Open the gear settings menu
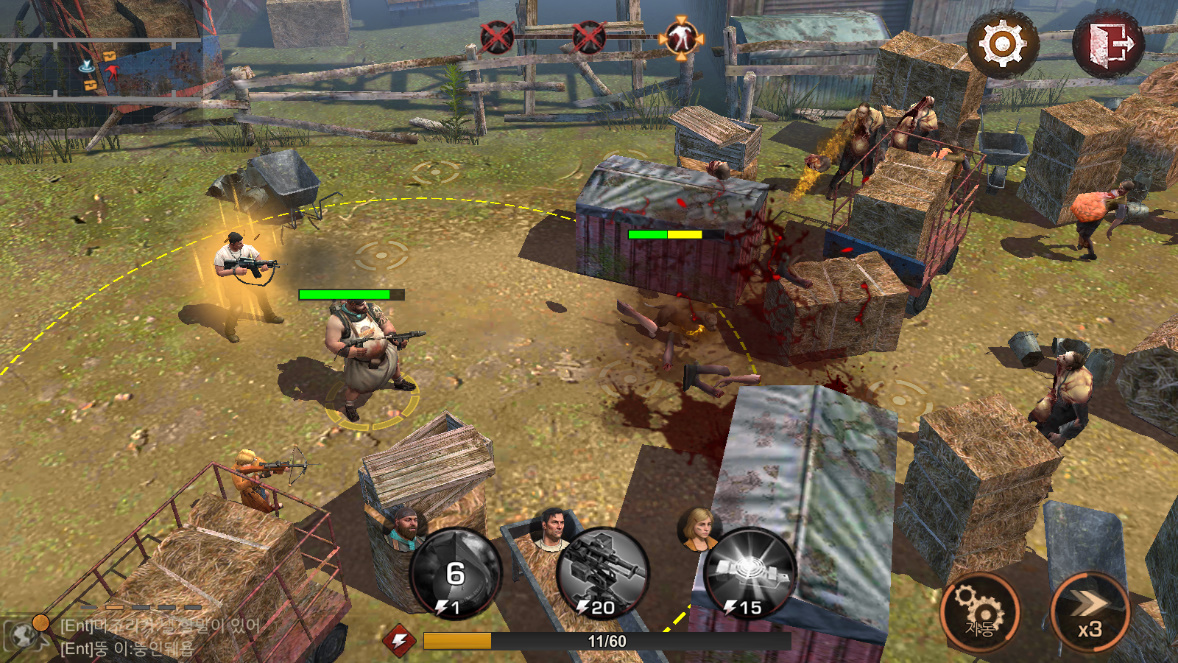 click(1001, 44)
